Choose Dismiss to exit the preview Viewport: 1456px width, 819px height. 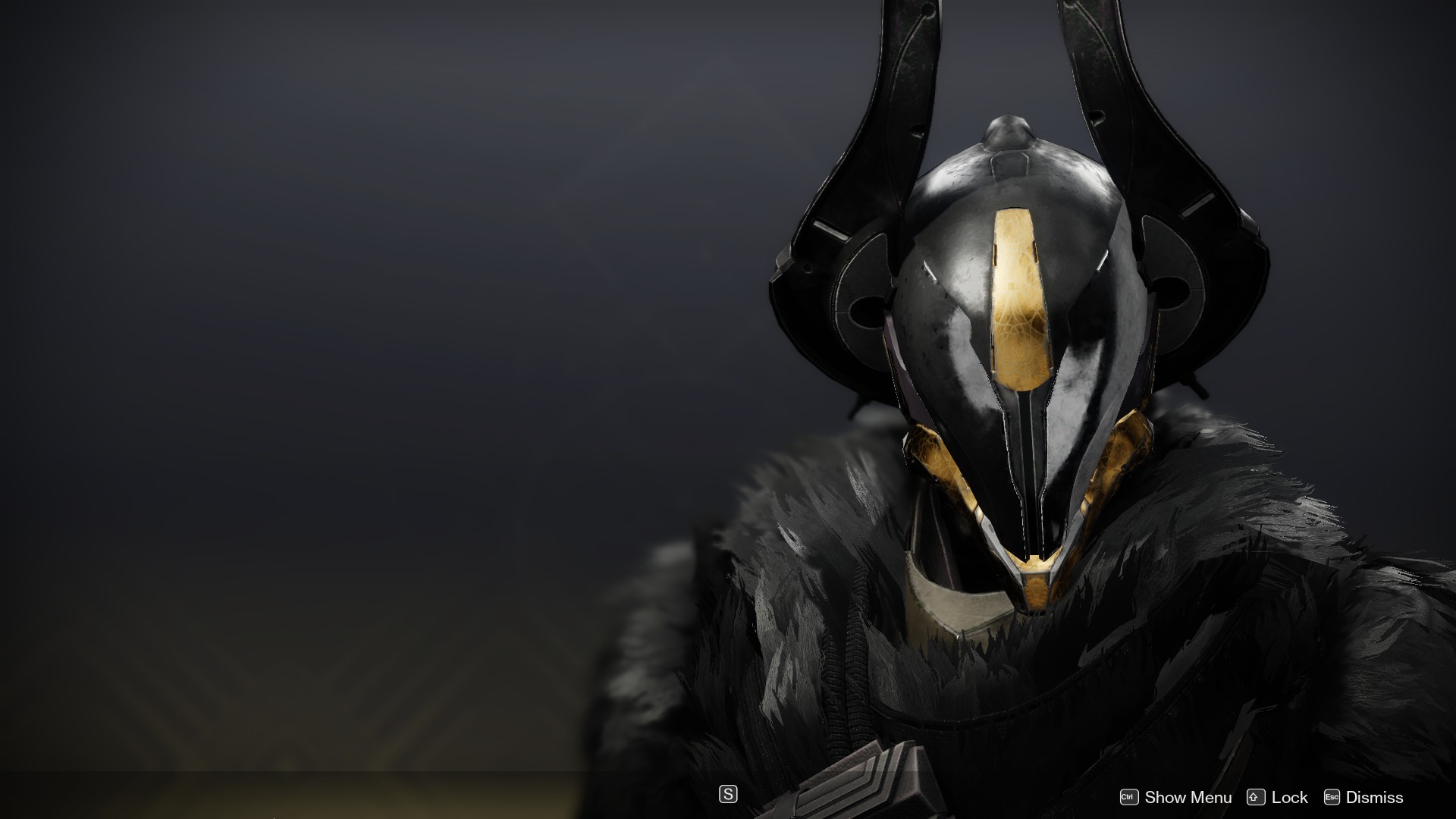coord(1375,797)
